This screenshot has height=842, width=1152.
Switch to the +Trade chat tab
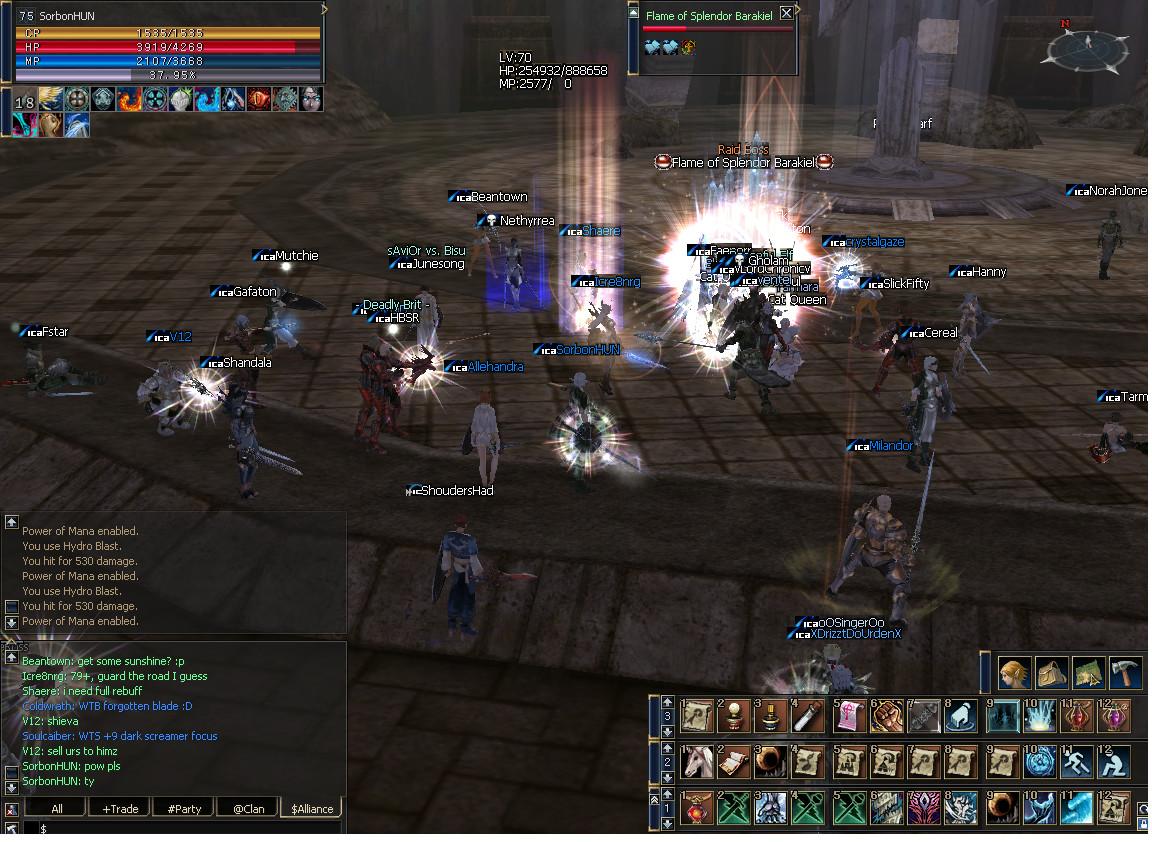tap(120, 808)
